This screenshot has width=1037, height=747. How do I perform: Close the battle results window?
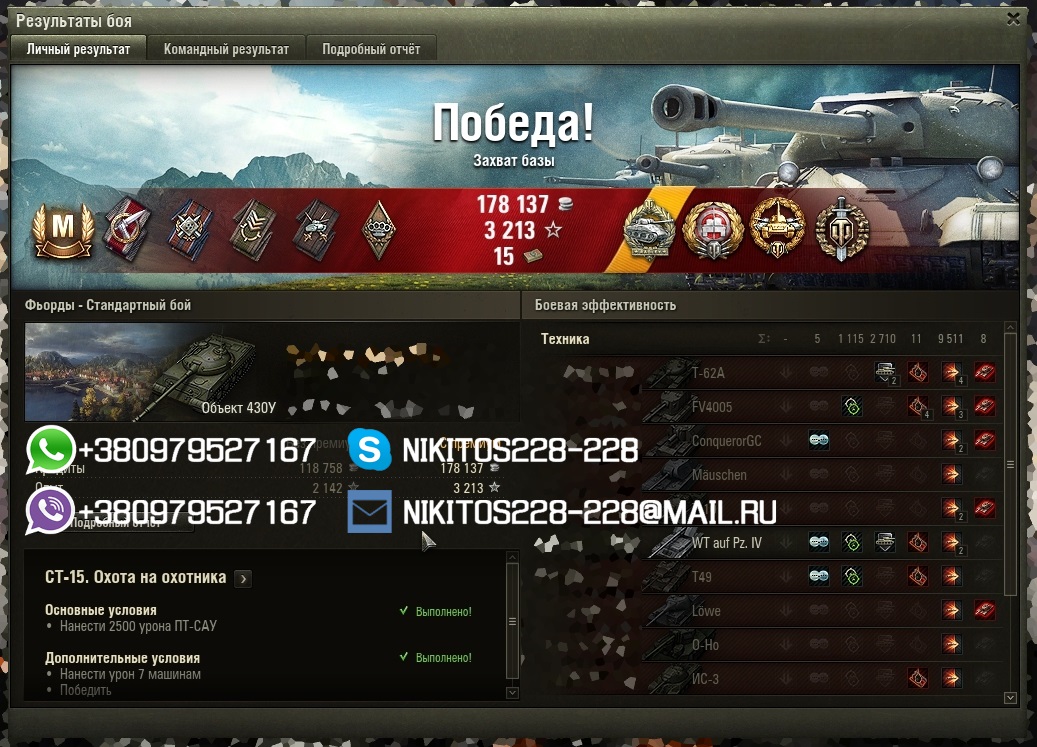click(x=1015, y=19)
